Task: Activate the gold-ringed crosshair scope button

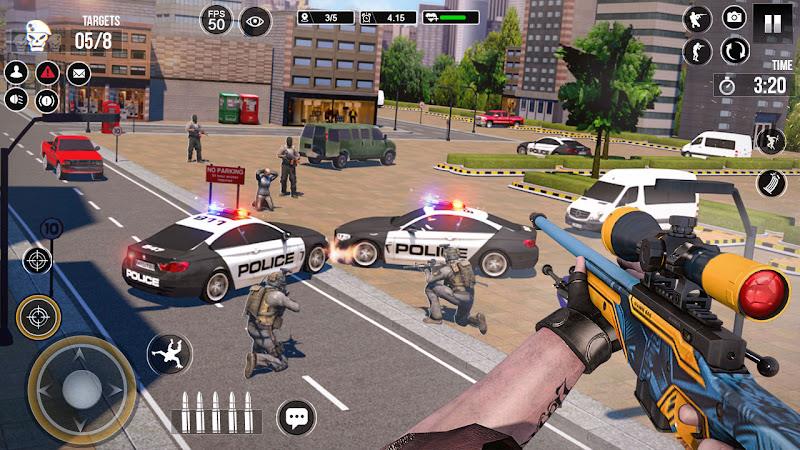Action: coord(39,318)
